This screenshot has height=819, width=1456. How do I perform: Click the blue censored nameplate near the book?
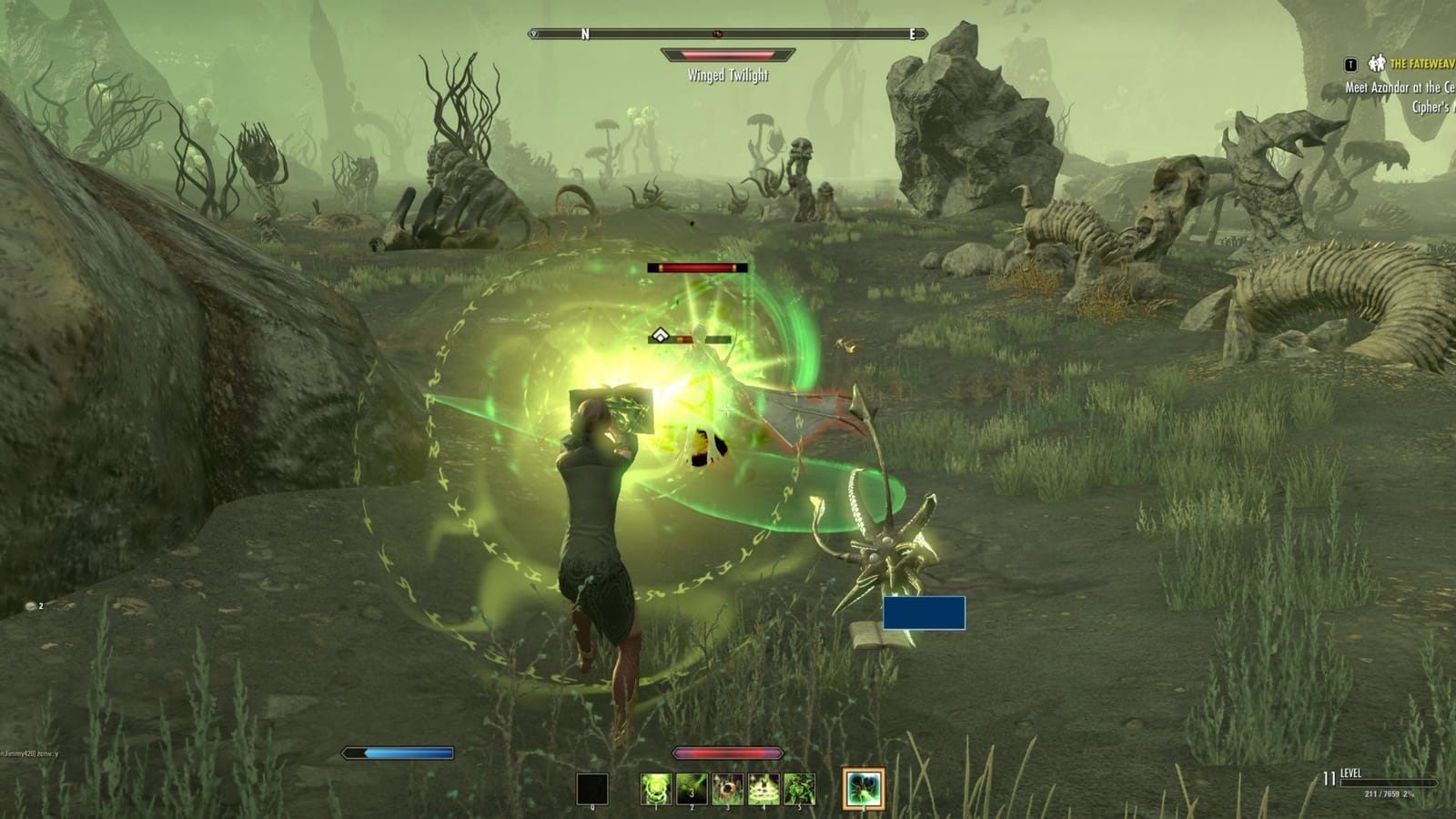[923, 612]
